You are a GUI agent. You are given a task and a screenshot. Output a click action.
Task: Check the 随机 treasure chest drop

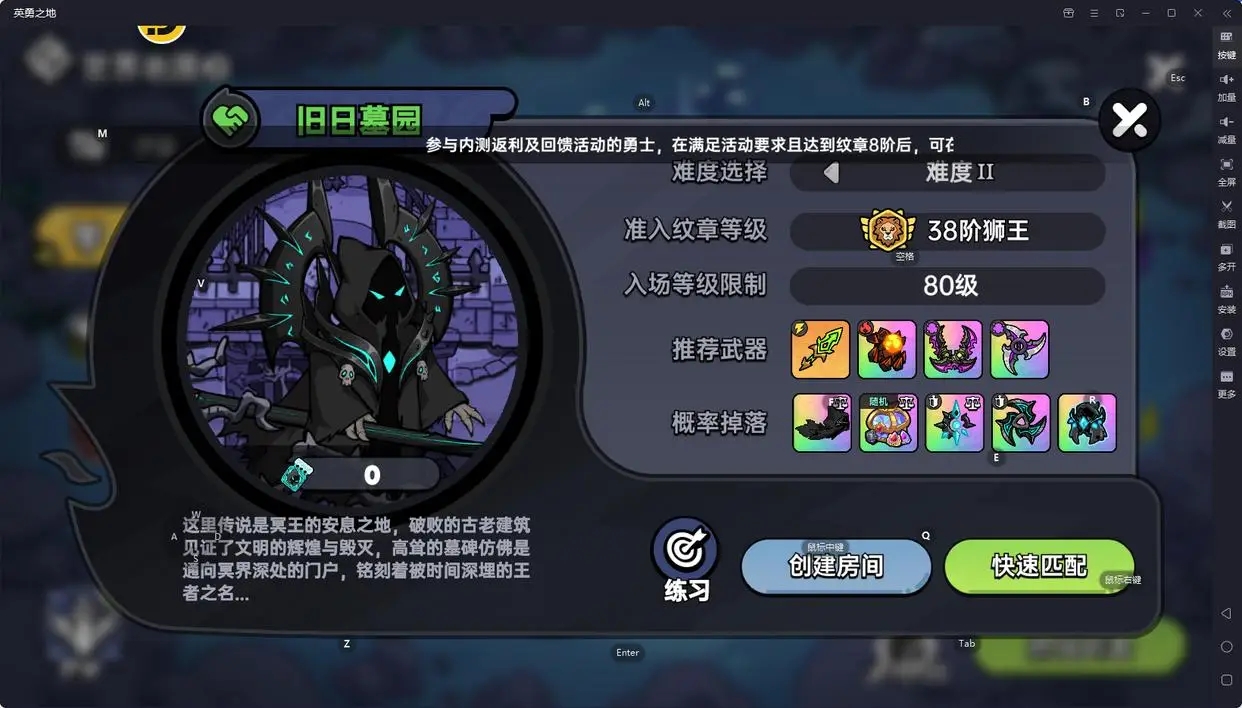(x=888, y=422)
